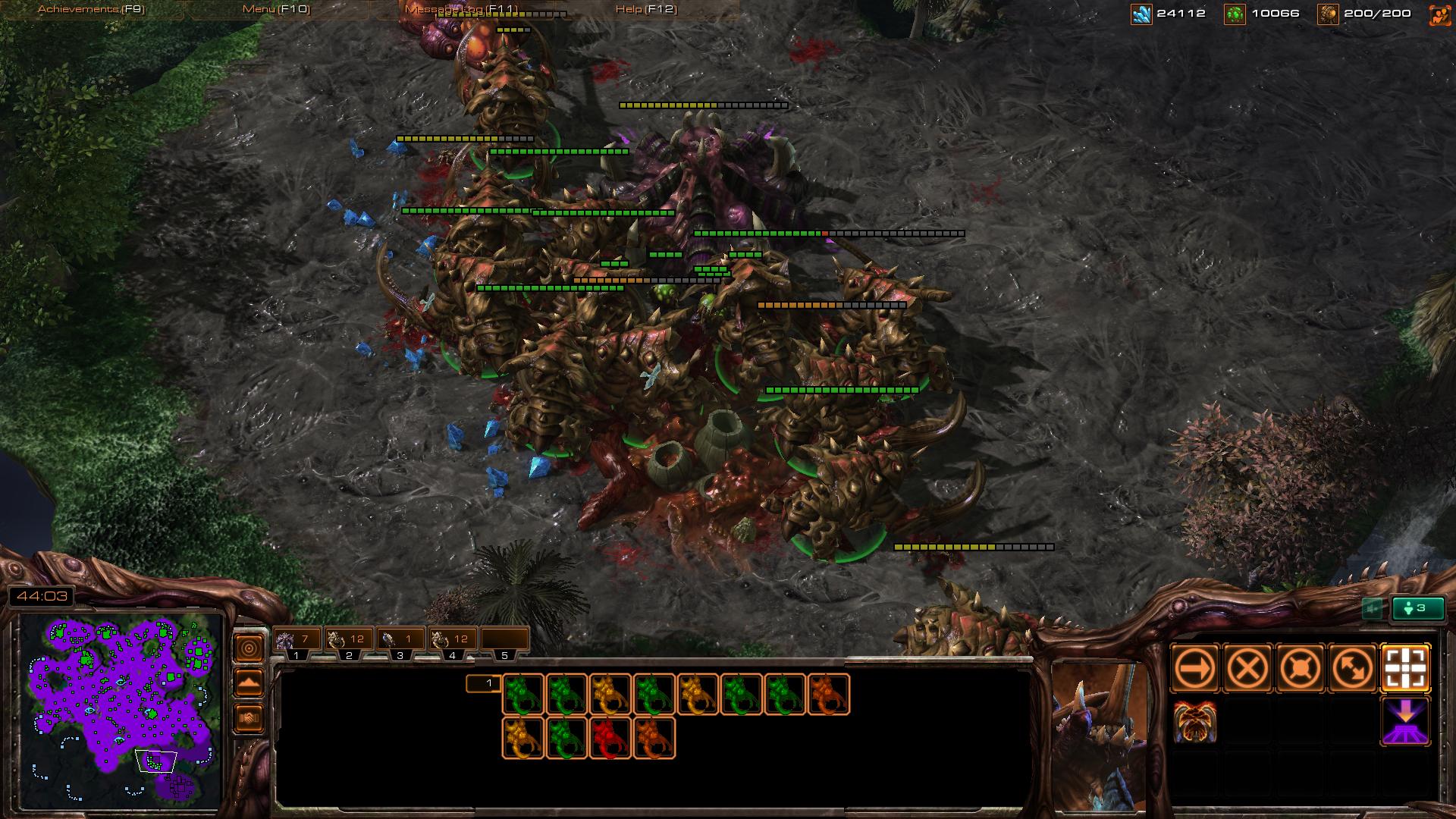Click the green idle worker button

(x=1417, y=608)
